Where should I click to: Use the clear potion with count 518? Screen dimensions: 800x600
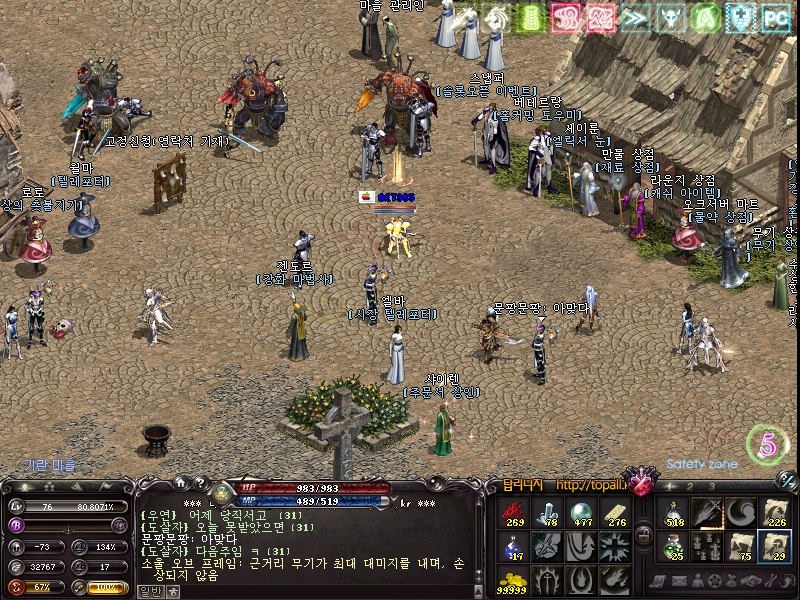pyautogui.click(x=674, y=514)
